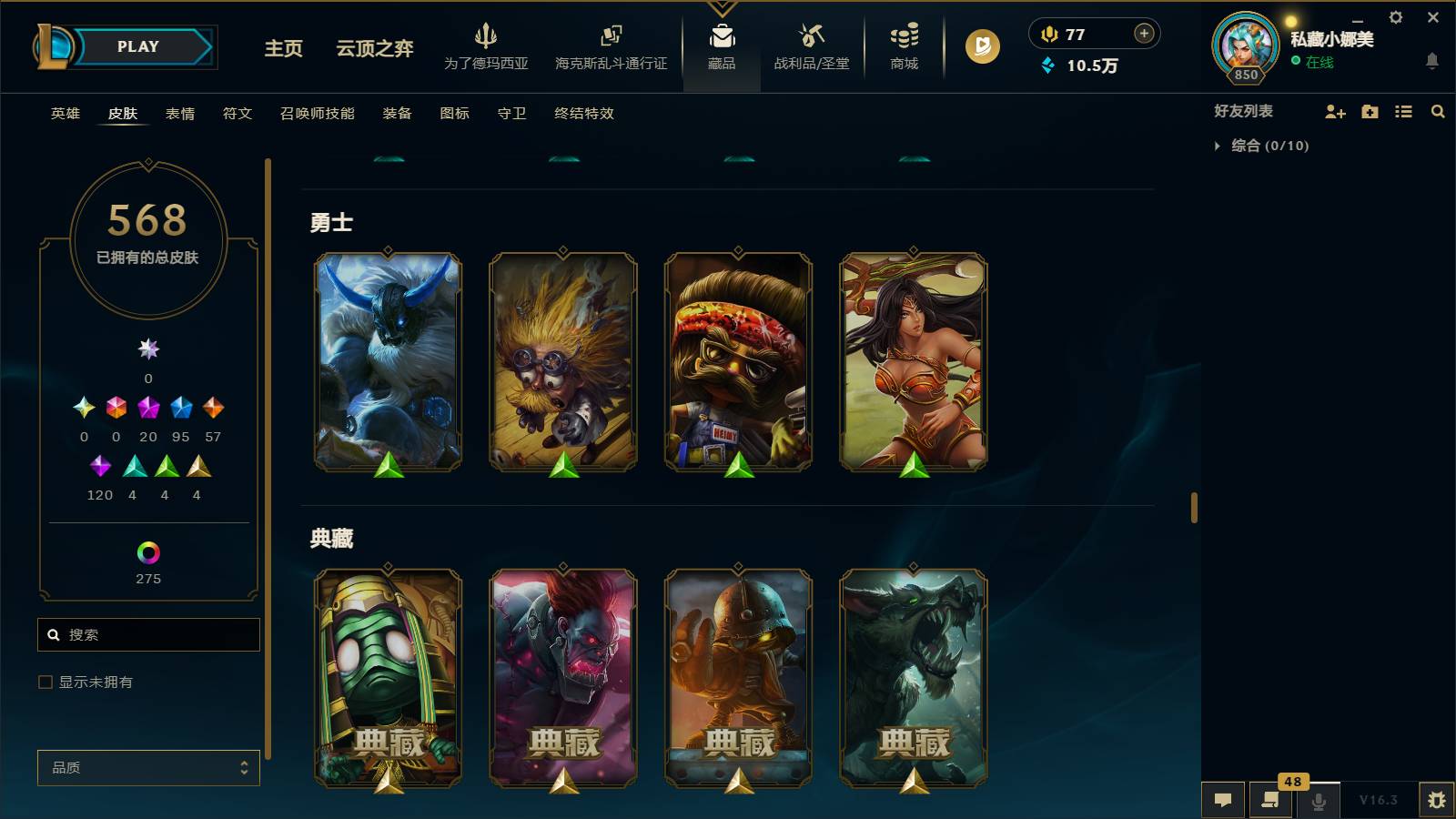Click the 搜索 skin search field
Image resolution: width=1456 pixels, height=819 pixels.
point(148,634)
